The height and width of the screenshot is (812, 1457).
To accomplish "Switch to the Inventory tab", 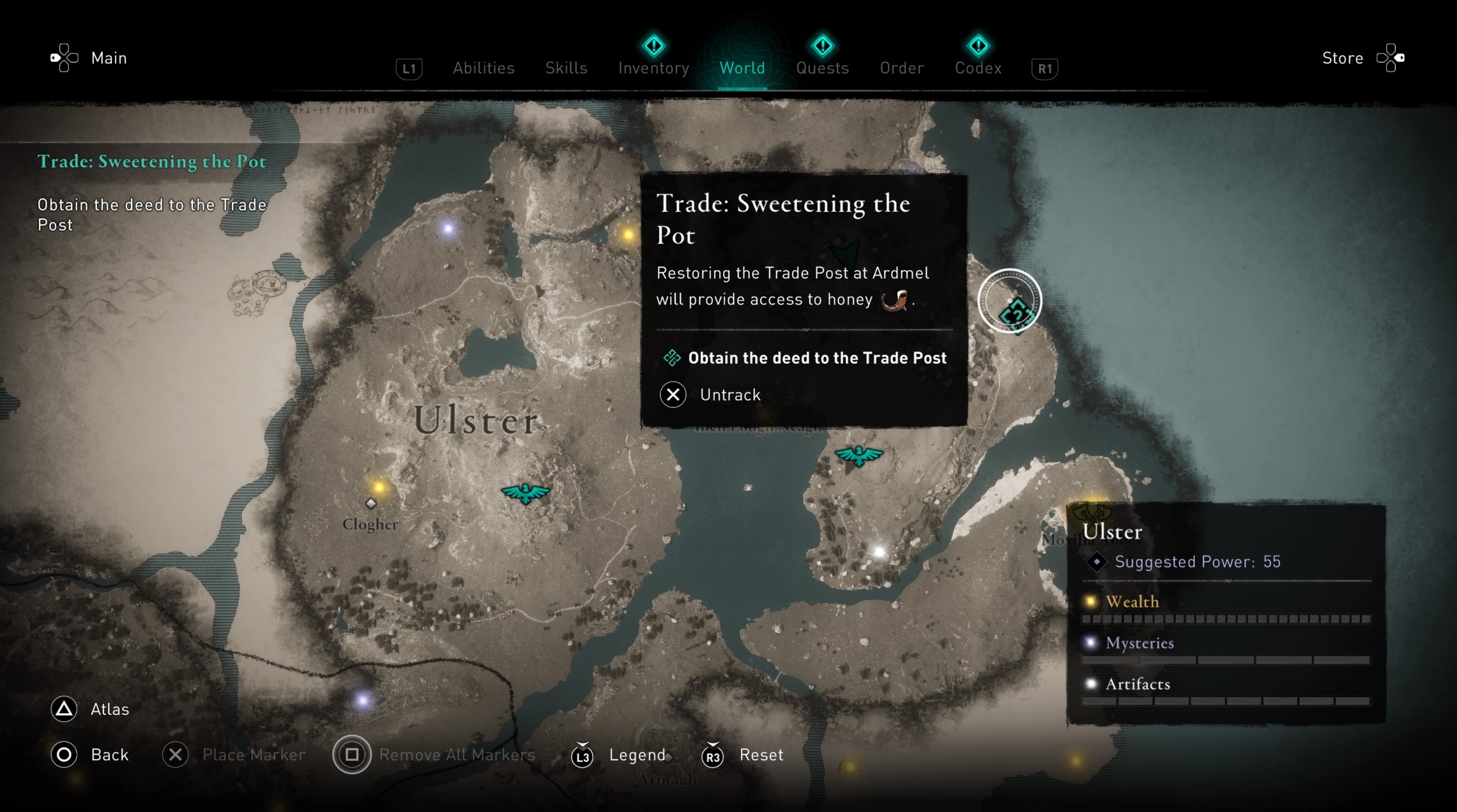I will (653, 68).
